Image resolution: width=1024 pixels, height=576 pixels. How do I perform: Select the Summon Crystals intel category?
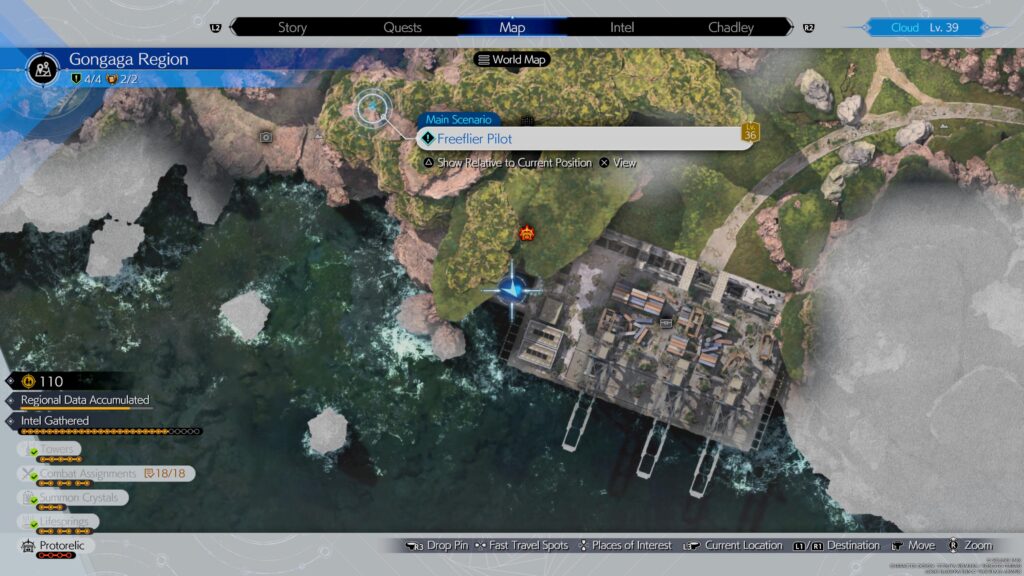coord(78,497)
